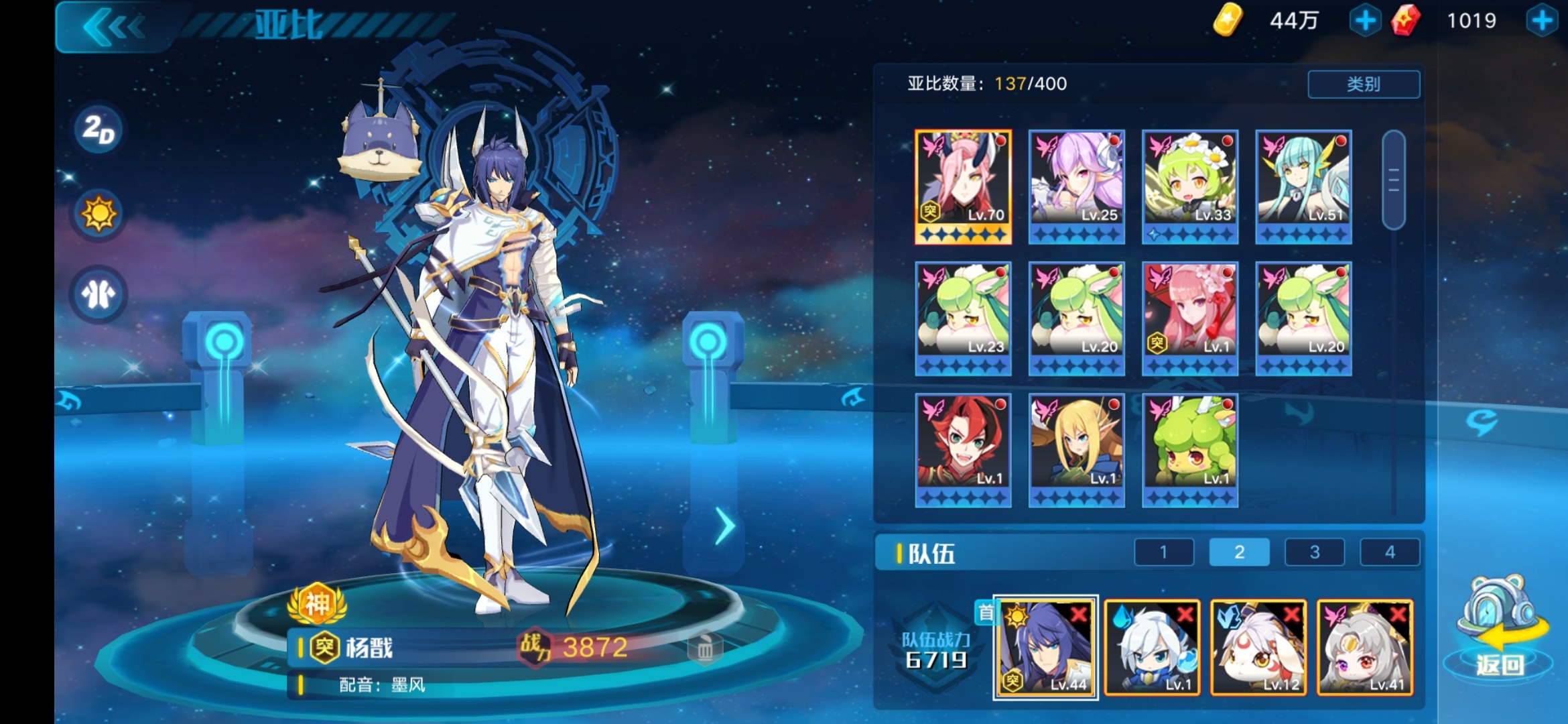
Task: Select the Lv.12 white rabbit team member
Action: tap(1258, 647)
